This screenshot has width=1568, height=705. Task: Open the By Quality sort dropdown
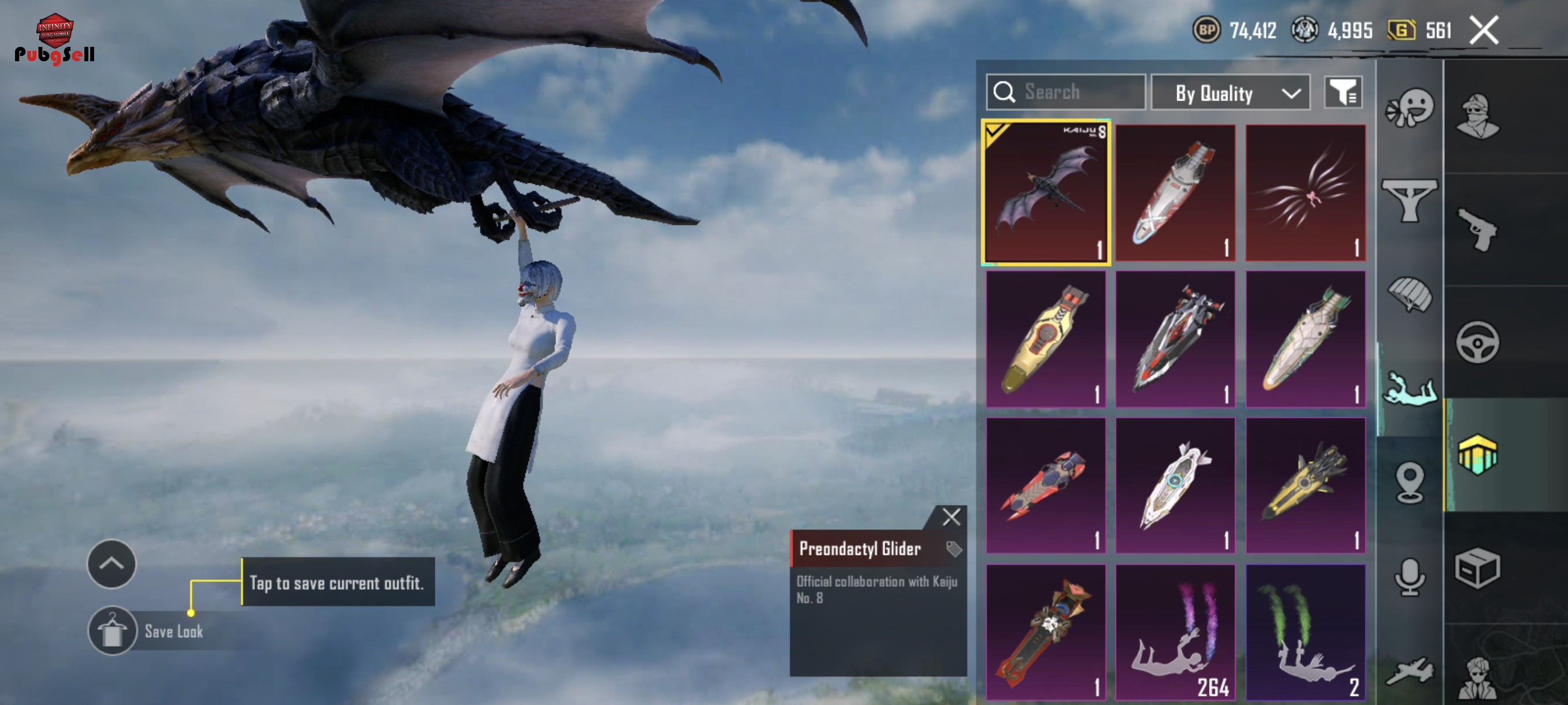[x=1230, y=93]
